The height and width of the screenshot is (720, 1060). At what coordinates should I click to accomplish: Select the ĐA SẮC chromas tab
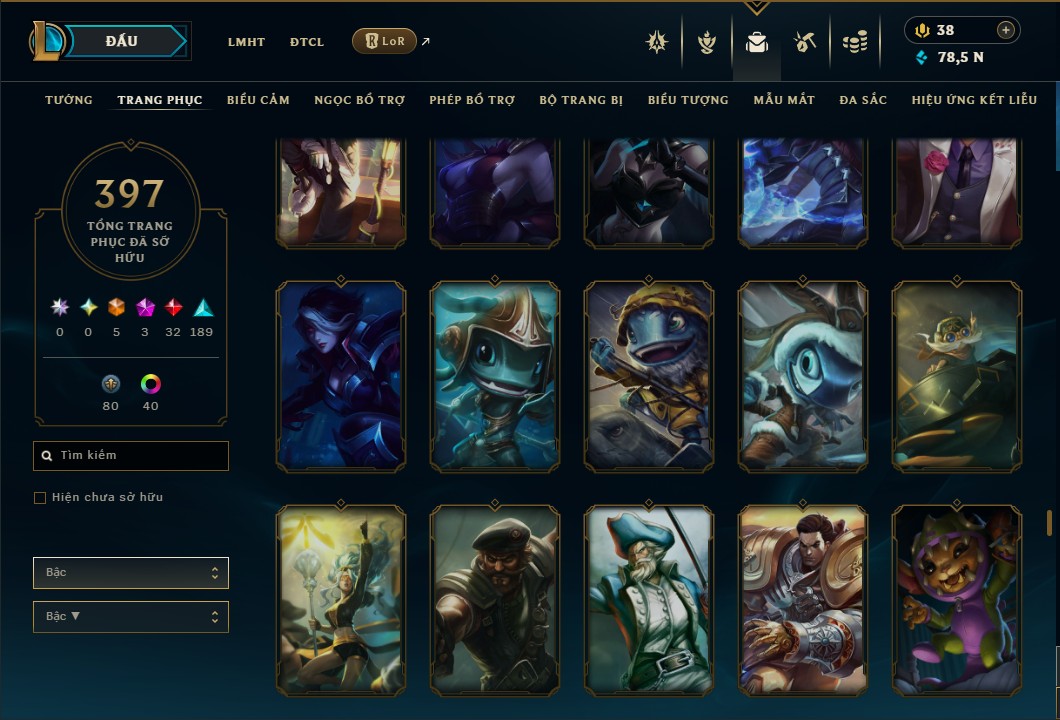pos(863,100)
